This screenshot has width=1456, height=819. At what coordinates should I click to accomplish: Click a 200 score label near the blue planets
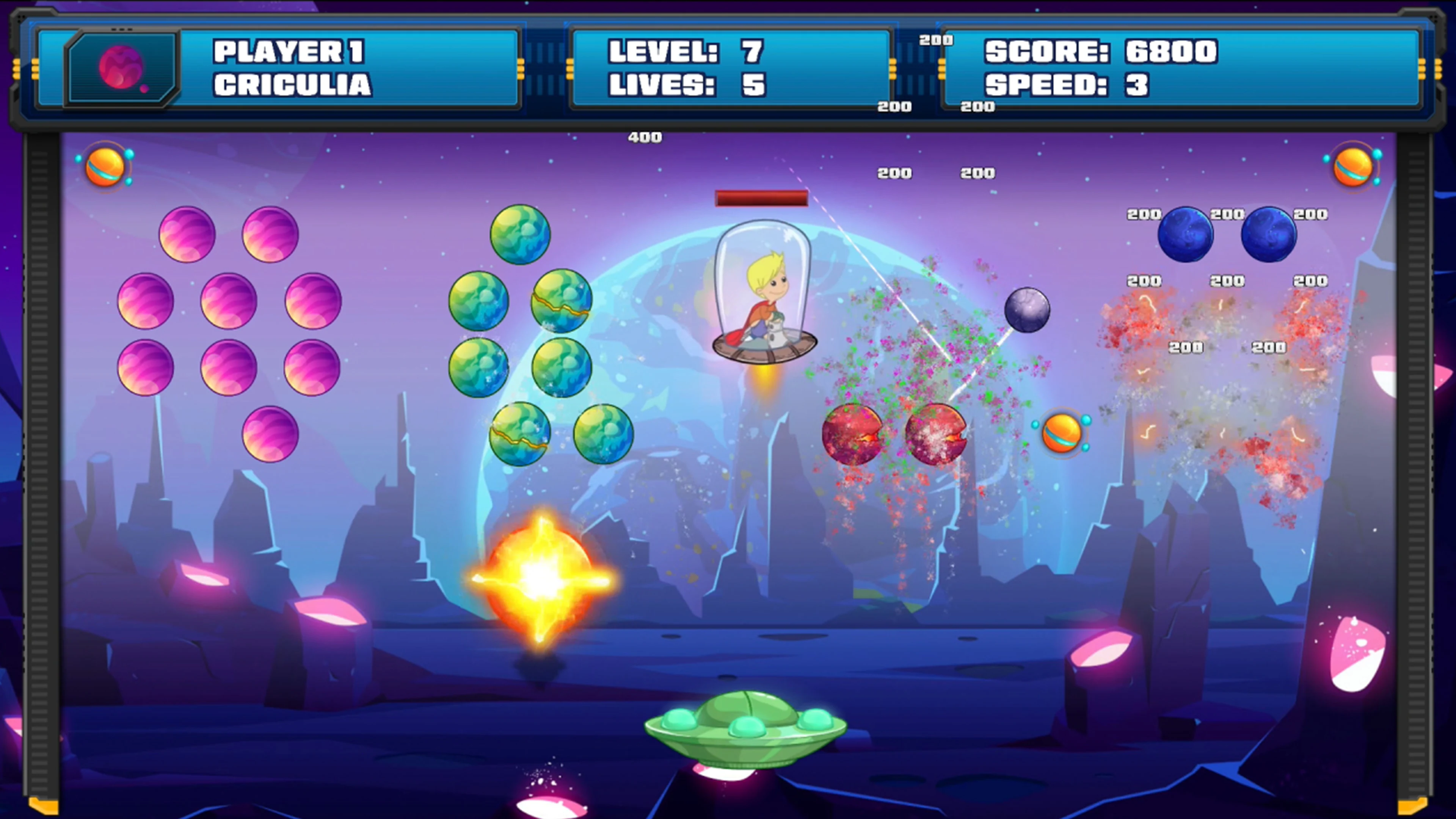1144,215
